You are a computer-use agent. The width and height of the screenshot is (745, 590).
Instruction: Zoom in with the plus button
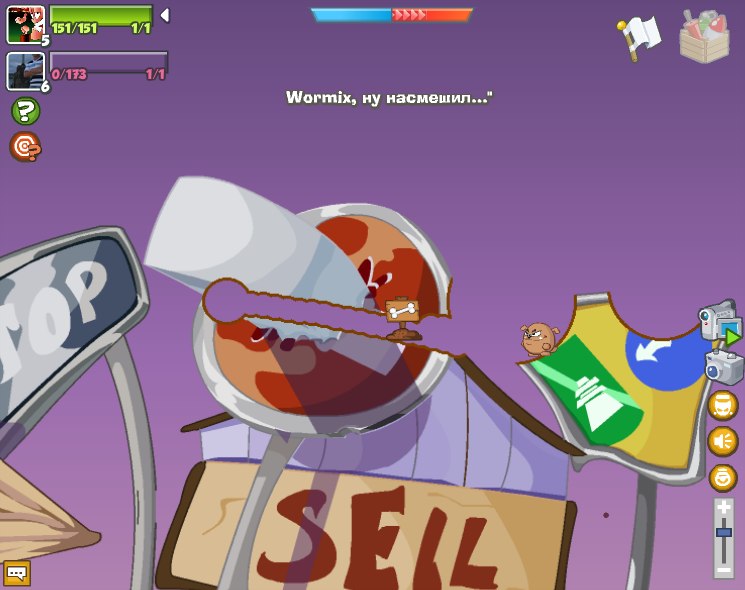pyautogui.click(x=724, y=508)
